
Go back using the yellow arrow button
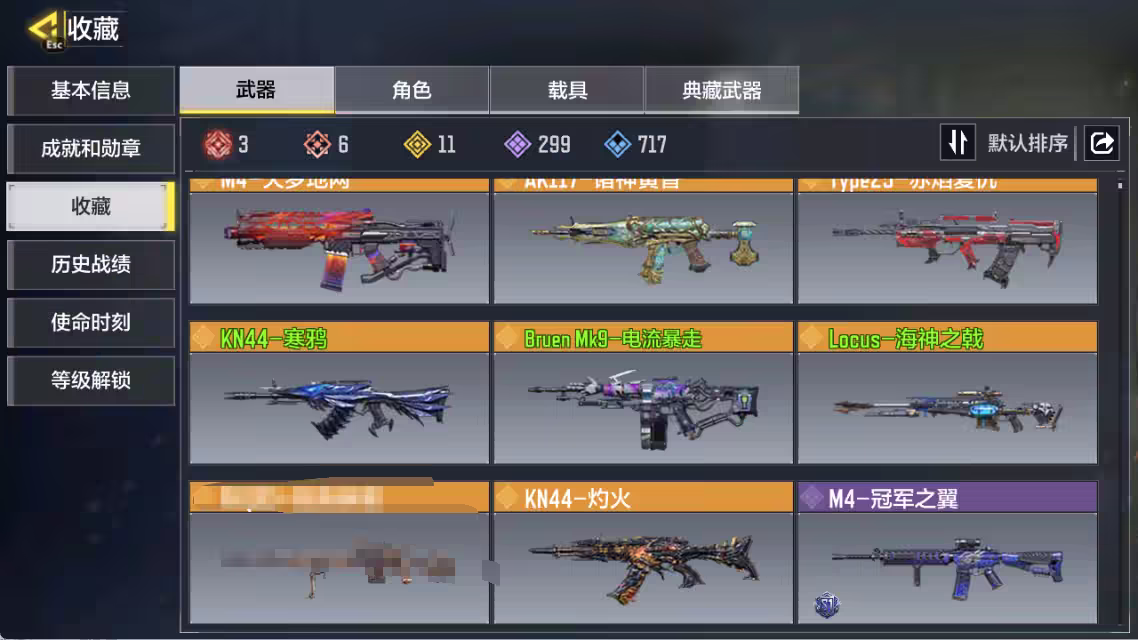[x=46, y=30]
